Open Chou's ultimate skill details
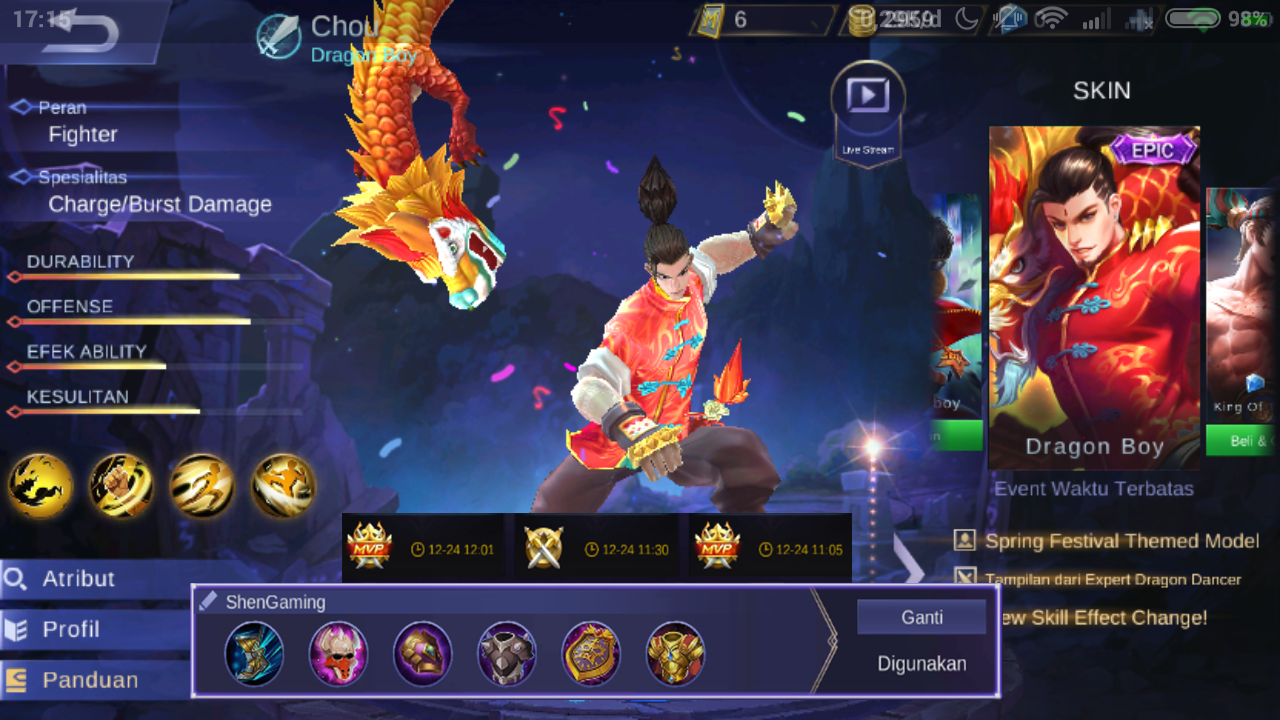 point(283,486)
